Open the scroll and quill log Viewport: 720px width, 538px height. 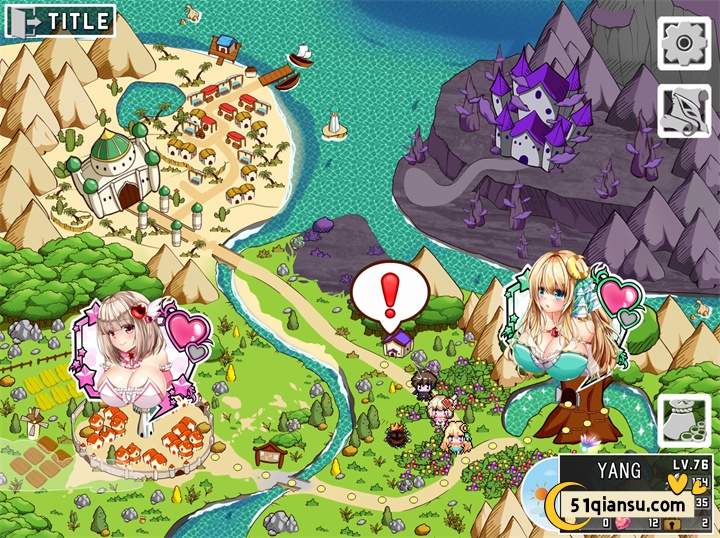point(684,110)
